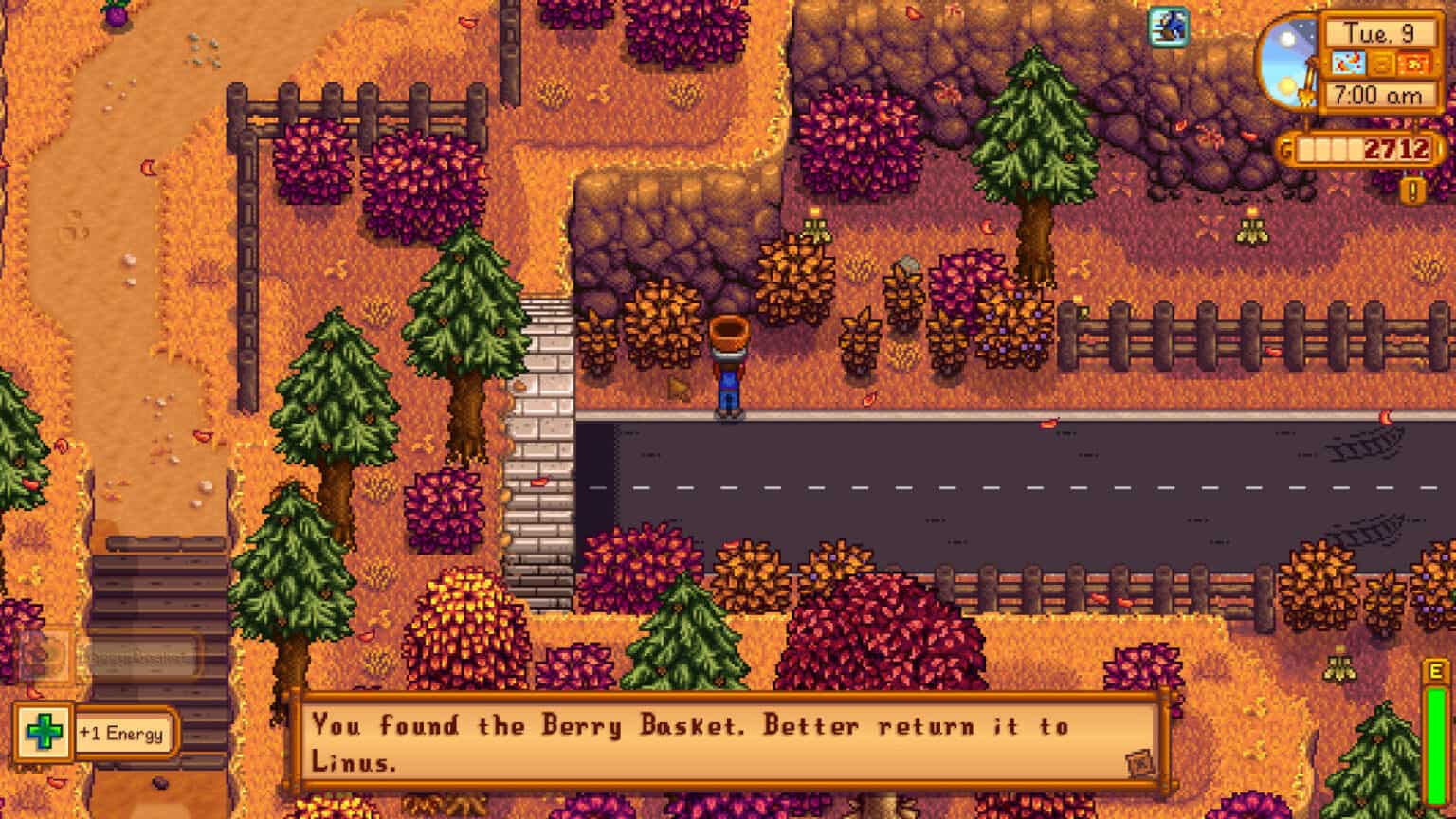The height and width of the screenshot is (819, 1456).
Task: Click the +1 Energy green cross buff icon
Action: 45,732
